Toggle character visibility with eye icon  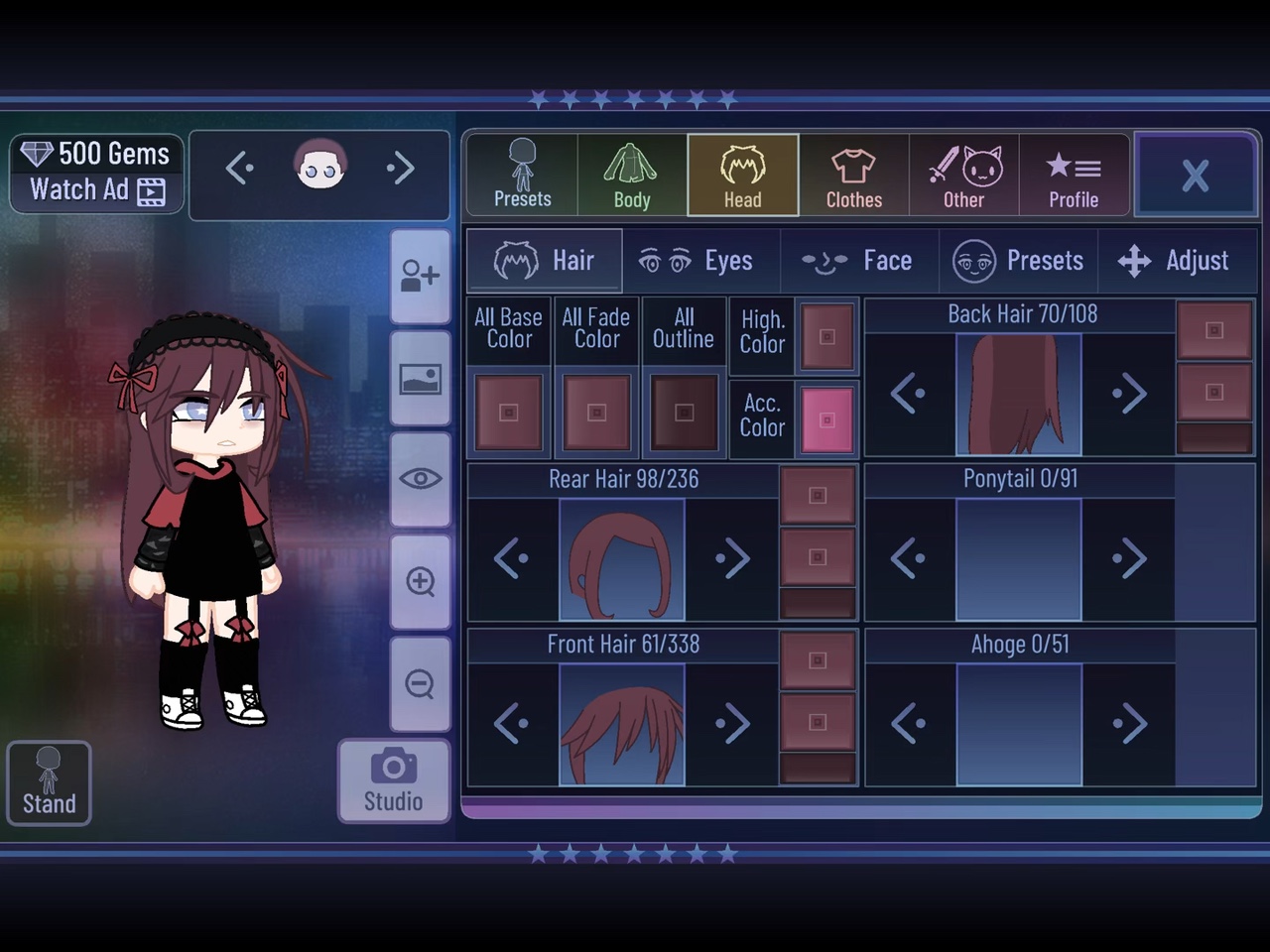pos(421,479)
